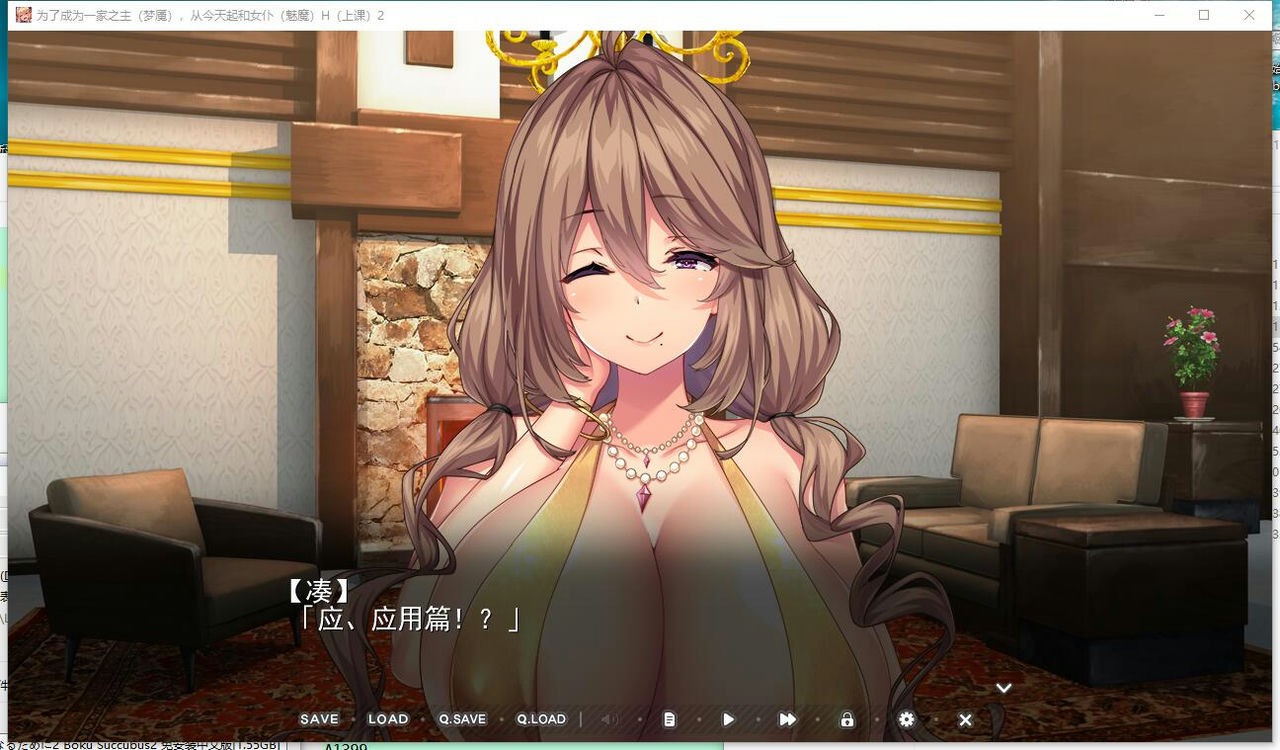This screenshot has width=1280, height=750.
Task: Activate skip mode with the fast-forward icon
Action: point(787,719)
